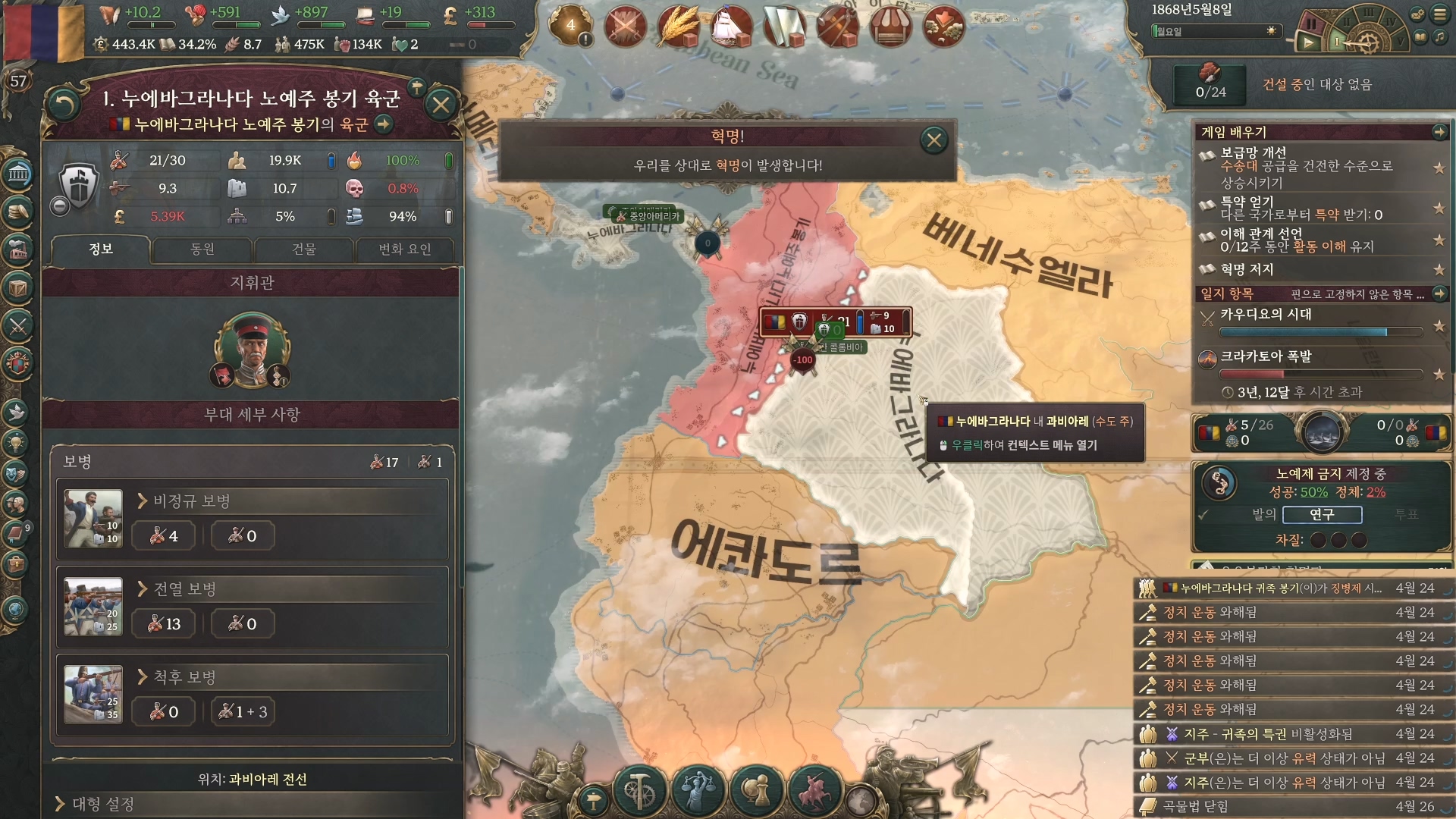The height and width of the screenshot is (819, 1456).
Task: Toggle the game pause button
Action: point(1312,24)
